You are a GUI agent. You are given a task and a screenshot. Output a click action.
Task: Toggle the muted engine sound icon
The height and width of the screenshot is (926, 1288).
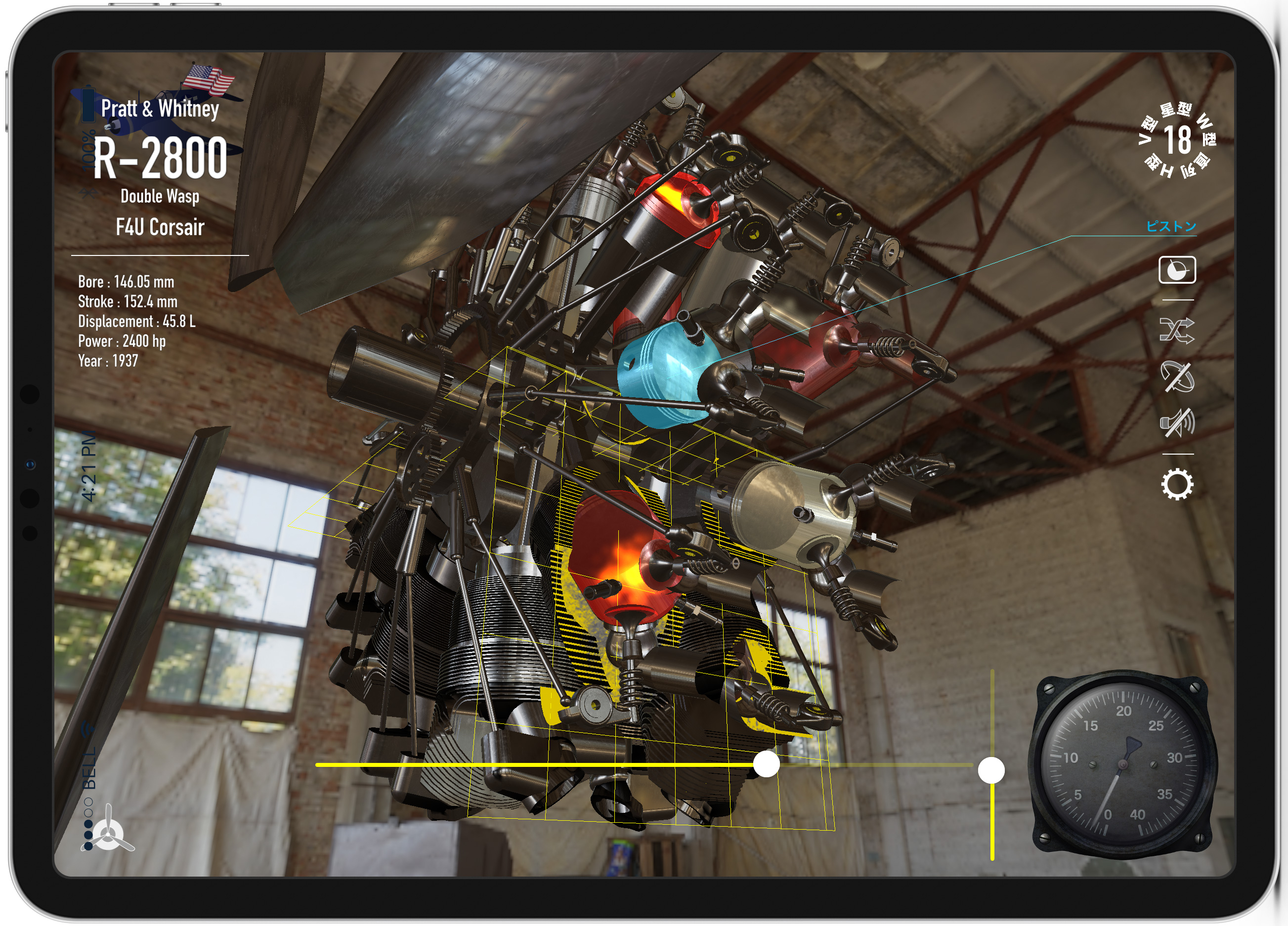1177,423
